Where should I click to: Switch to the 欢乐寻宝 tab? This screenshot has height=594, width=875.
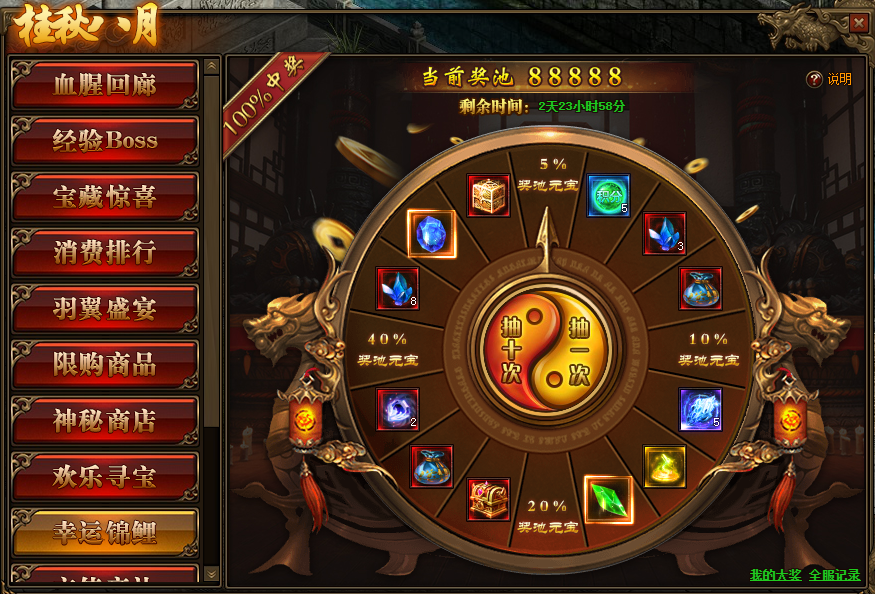click(x=105, y=476)
